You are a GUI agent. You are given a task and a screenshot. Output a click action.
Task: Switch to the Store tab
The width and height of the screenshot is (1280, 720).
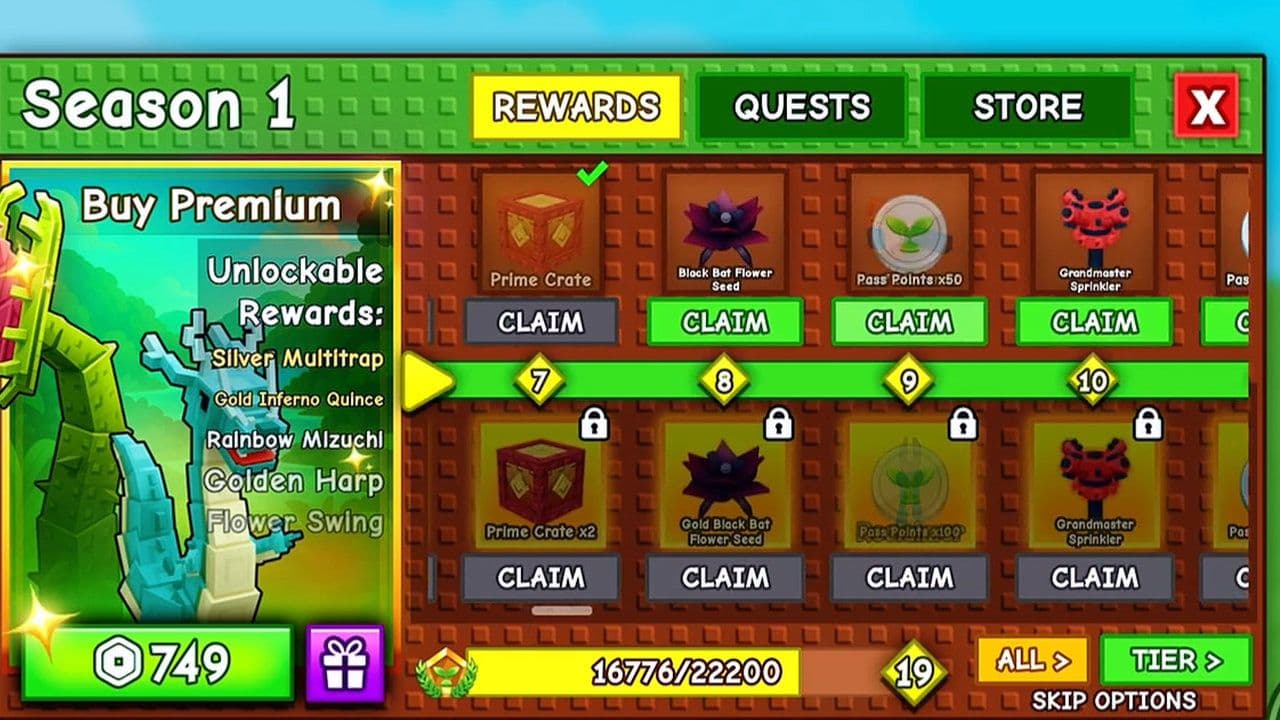coord(1027,107)
